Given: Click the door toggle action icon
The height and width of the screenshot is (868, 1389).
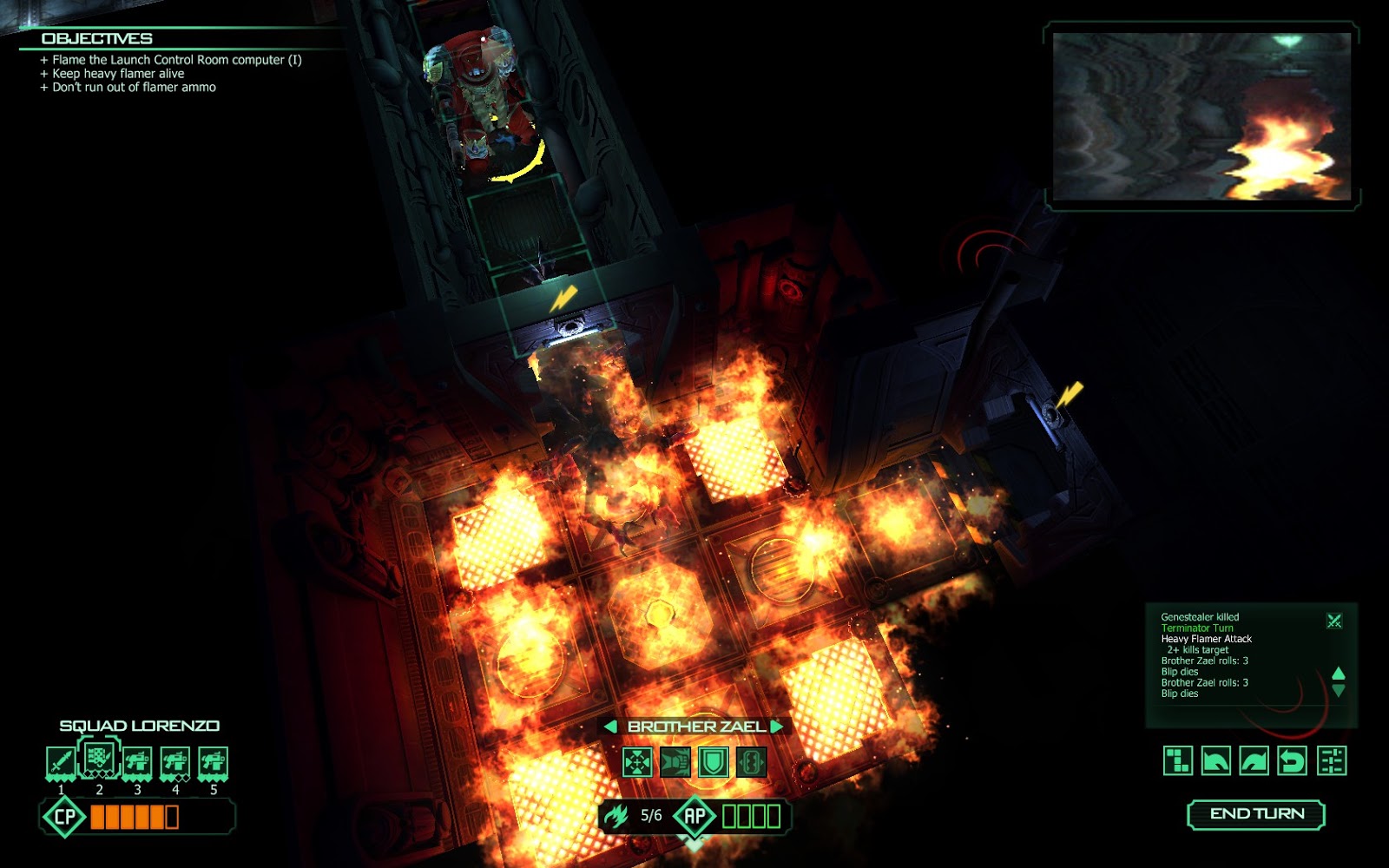Looking at the screenshot, I should point(752,763).
